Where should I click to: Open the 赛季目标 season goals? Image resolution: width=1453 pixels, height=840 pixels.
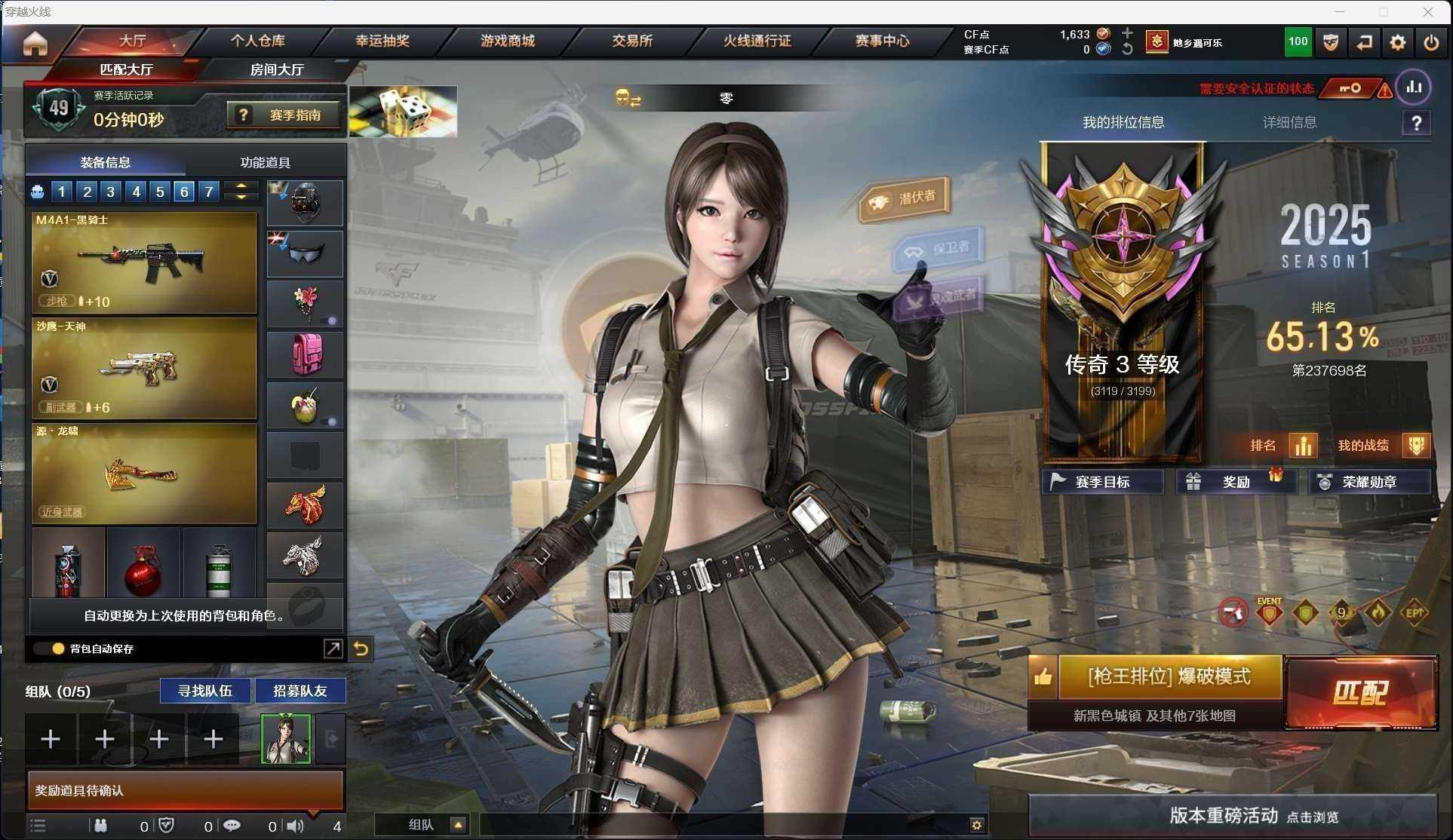[1101, 482]
